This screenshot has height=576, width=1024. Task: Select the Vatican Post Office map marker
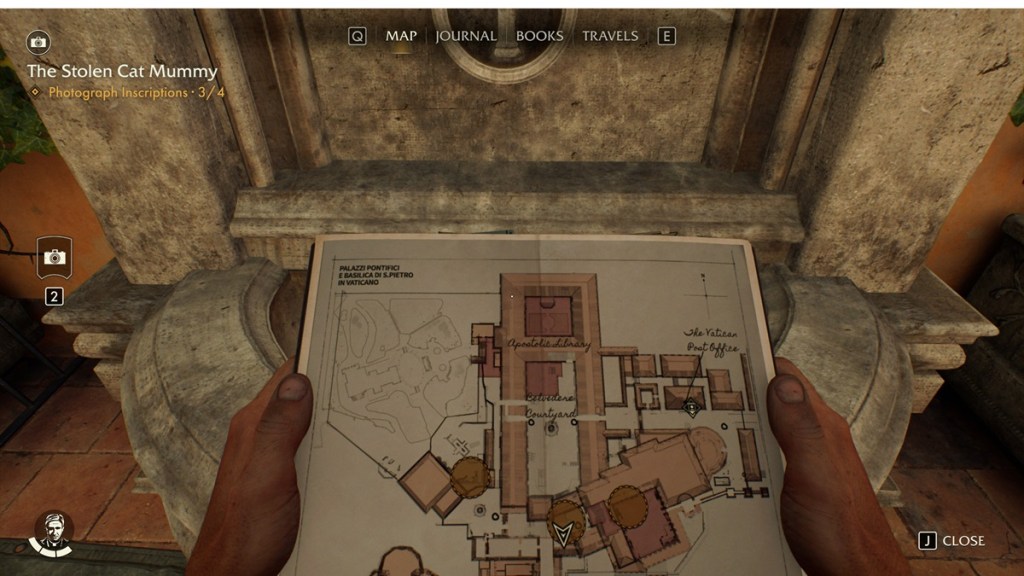click(690, 406)
